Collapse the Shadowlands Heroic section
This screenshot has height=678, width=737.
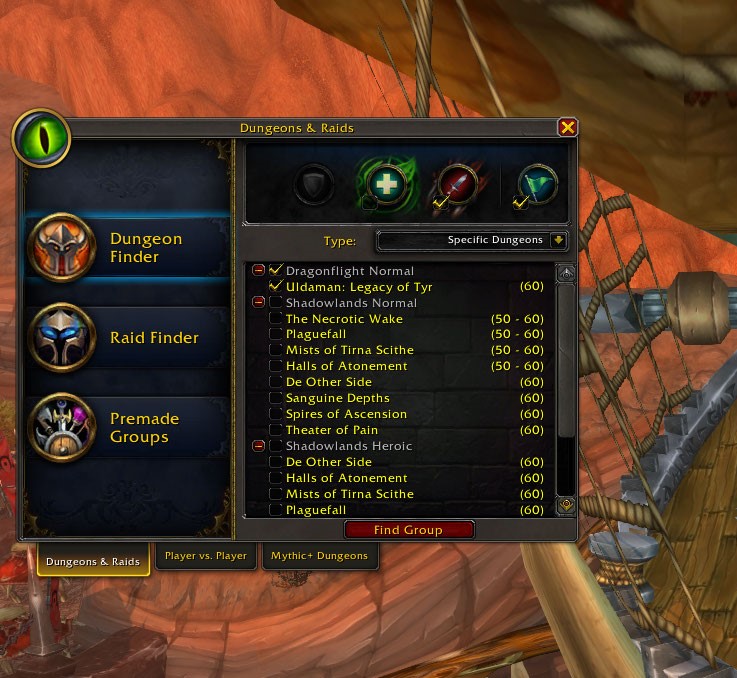pyautogui.click(x=259, y=446)
